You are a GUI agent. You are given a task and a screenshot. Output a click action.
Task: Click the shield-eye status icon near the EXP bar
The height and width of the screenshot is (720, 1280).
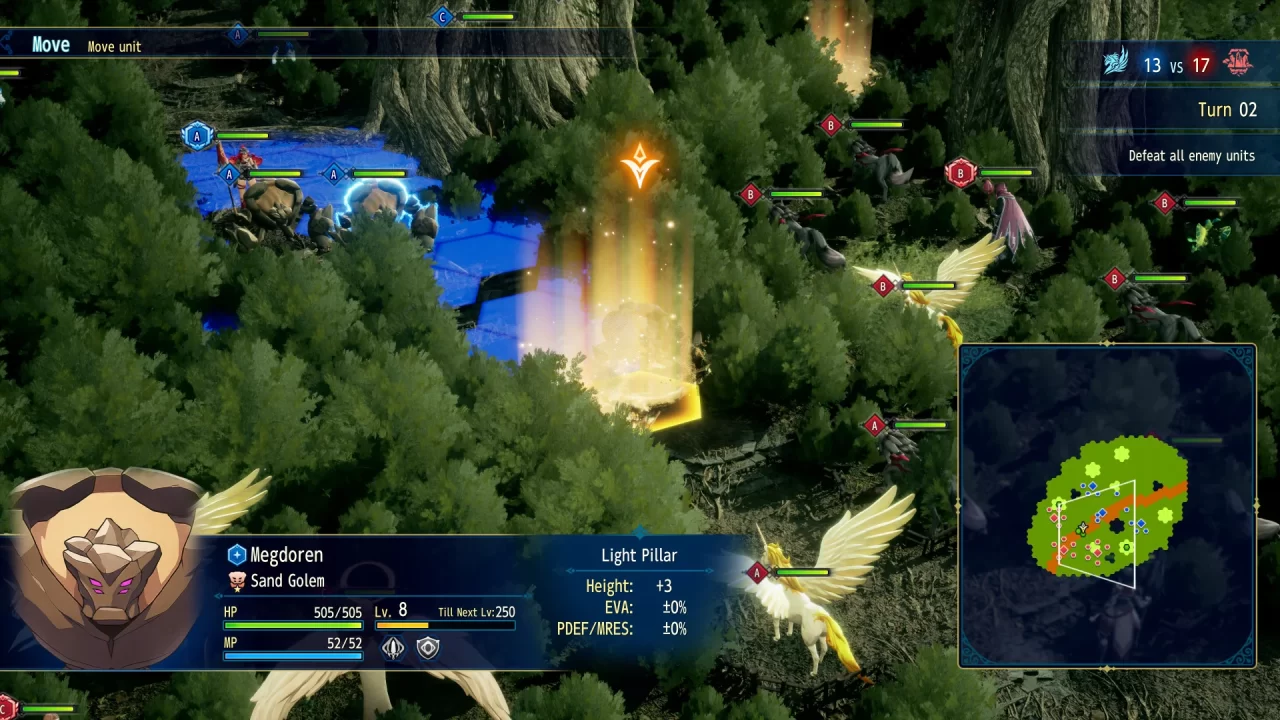[x=428, y=646]
